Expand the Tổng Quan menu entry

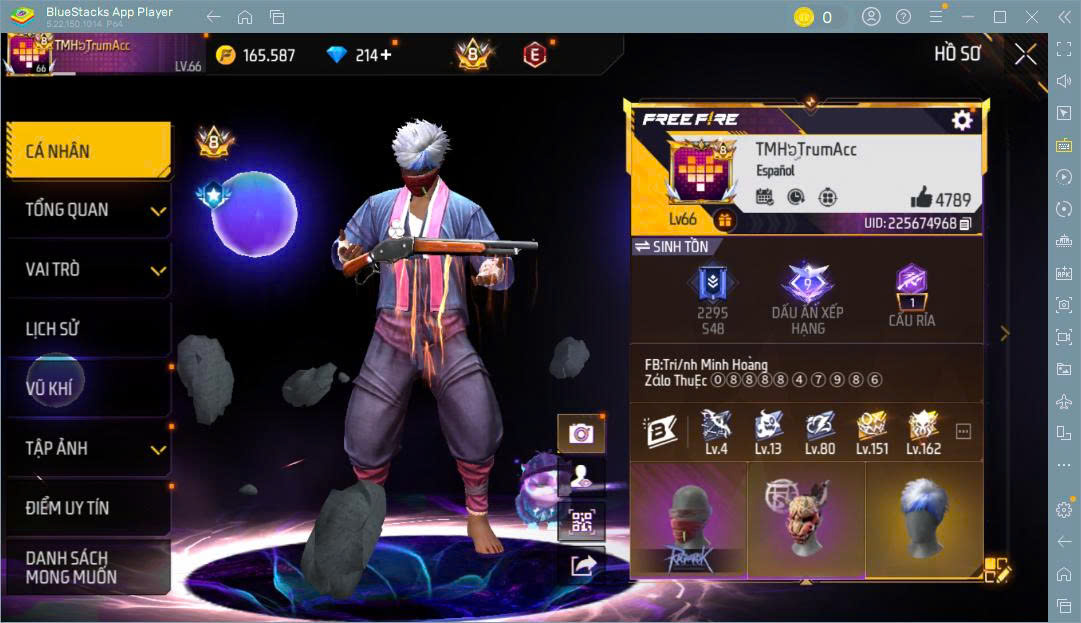click(88, 210)
